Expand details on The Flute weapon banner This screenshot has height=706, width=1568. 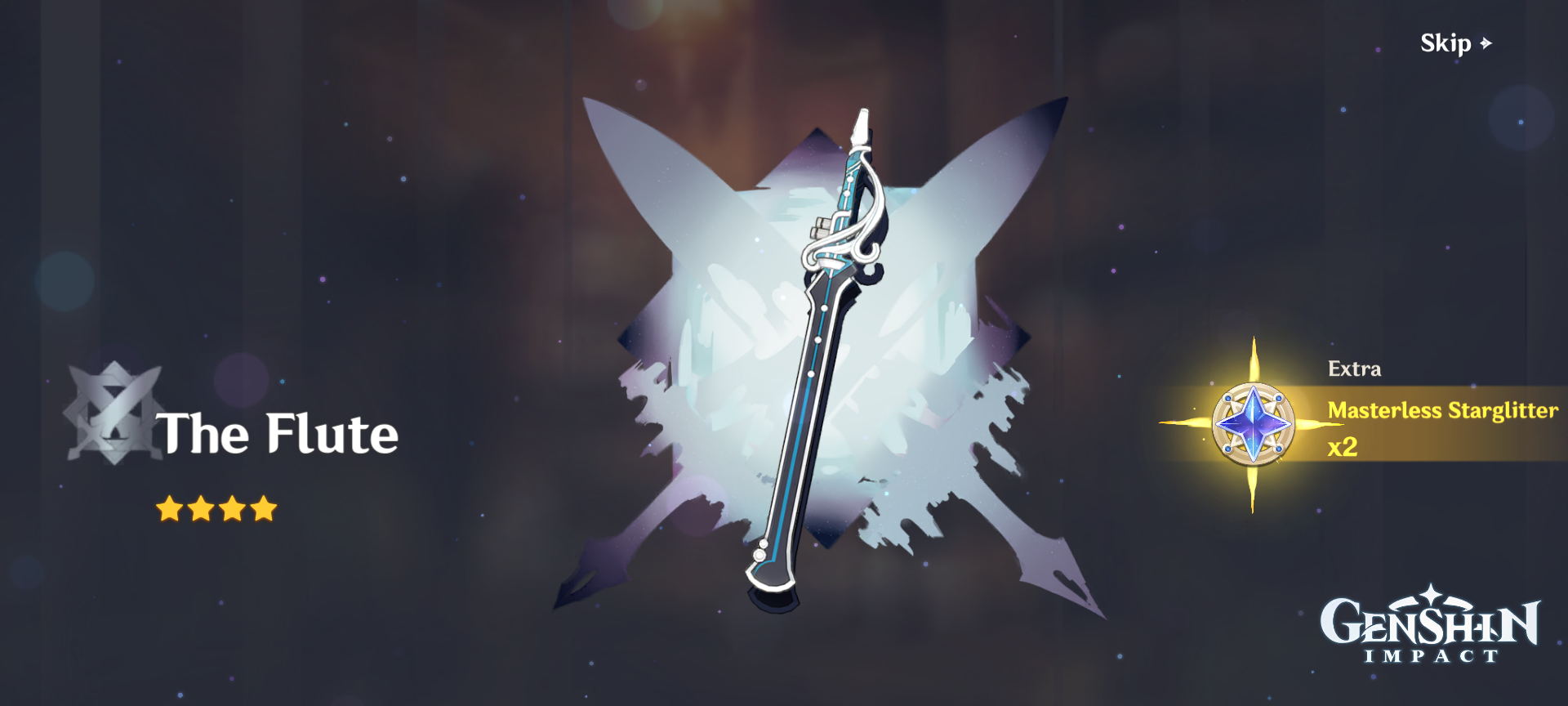278,433
